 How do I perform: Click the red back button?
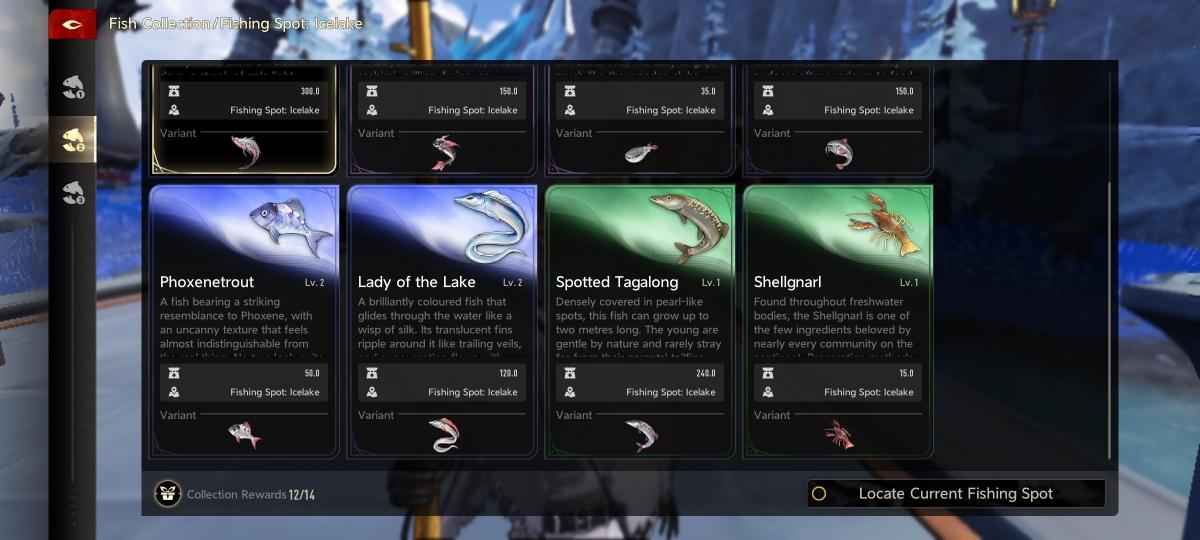[x=72, y=23]
